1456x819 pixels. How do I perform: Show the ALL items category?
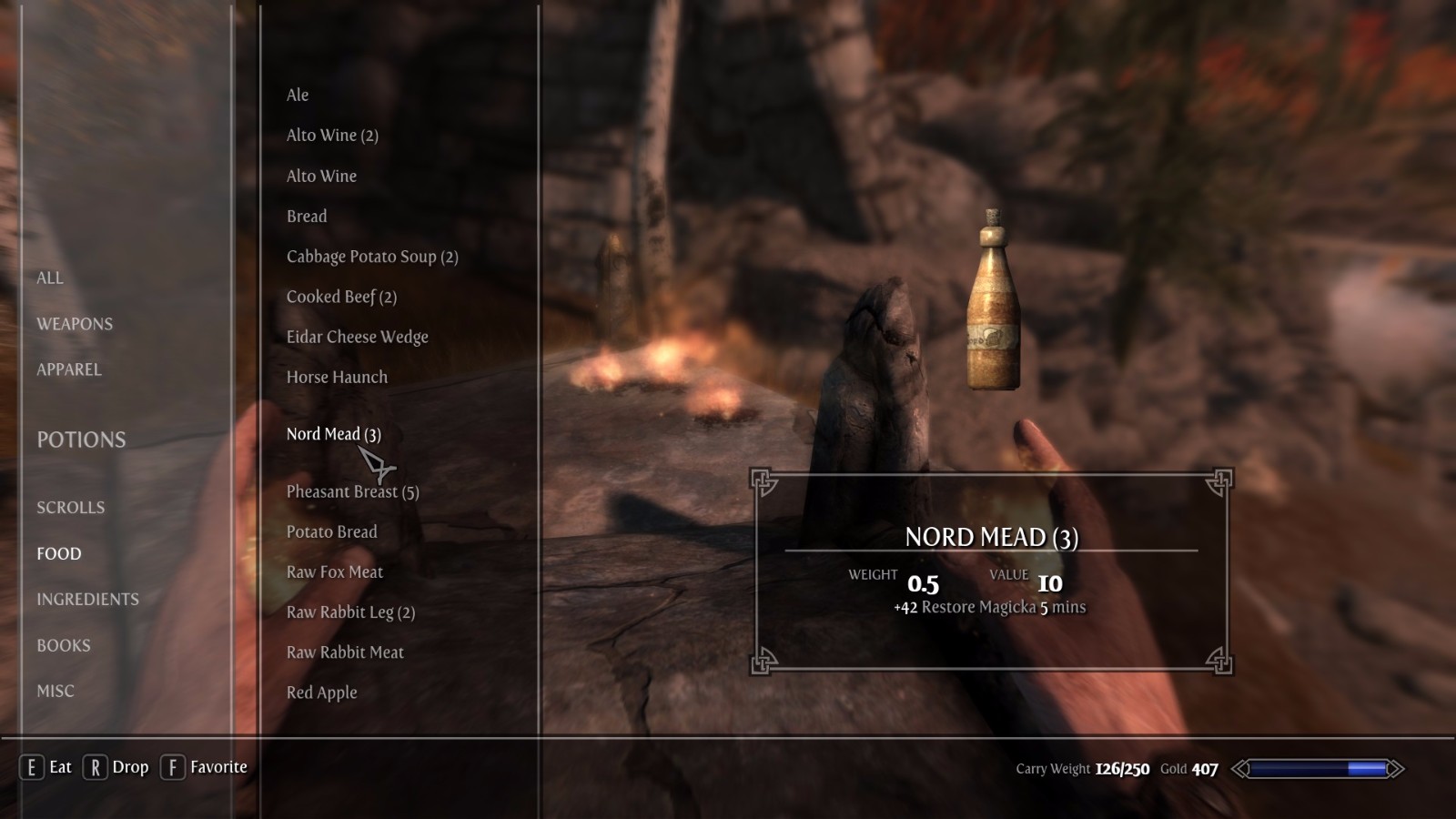tap(50, 278)
